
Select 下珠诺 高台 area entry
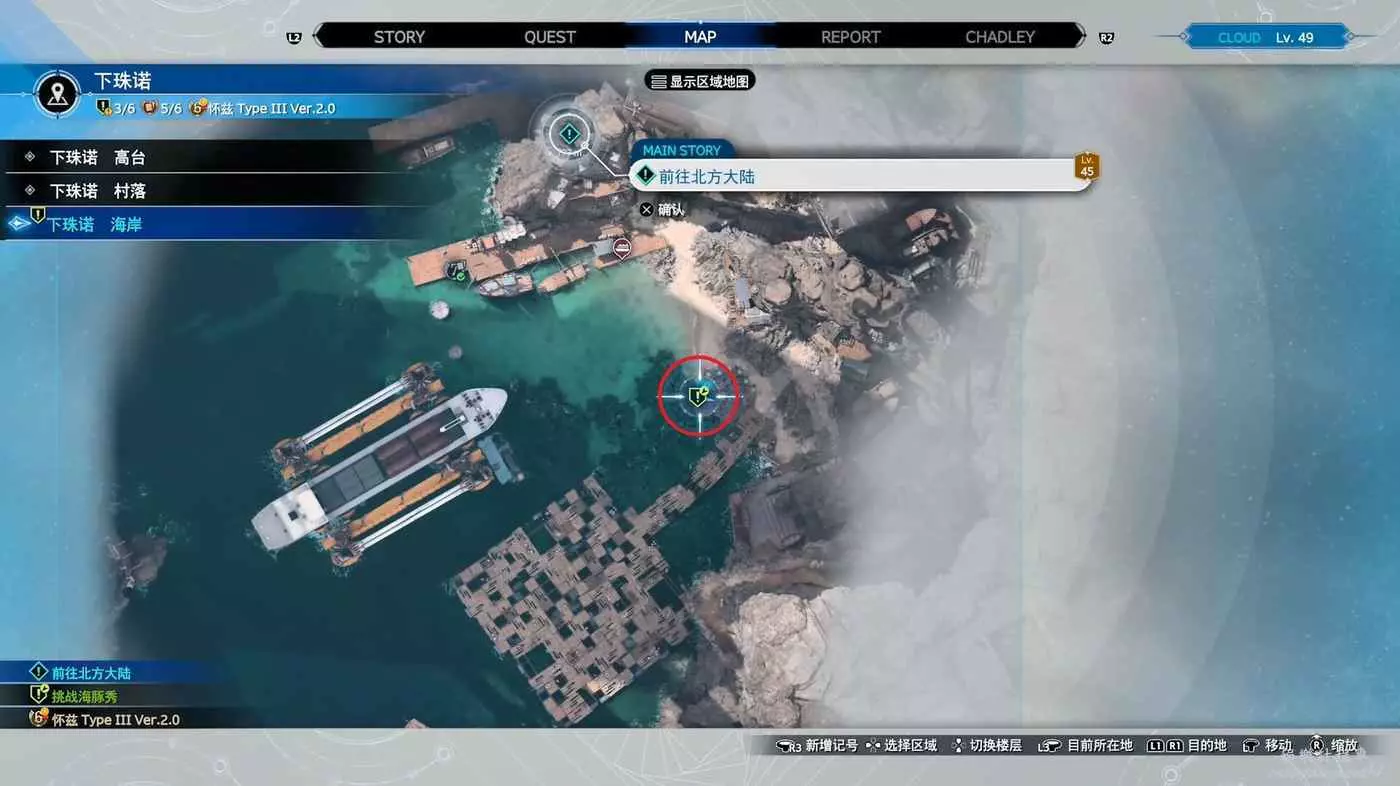[x=98, y=158]
